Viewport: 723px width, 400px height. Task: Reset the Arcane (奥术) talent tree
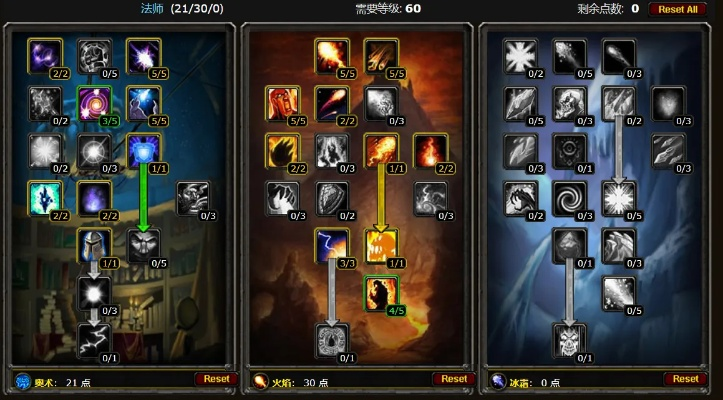pos(216,379)
